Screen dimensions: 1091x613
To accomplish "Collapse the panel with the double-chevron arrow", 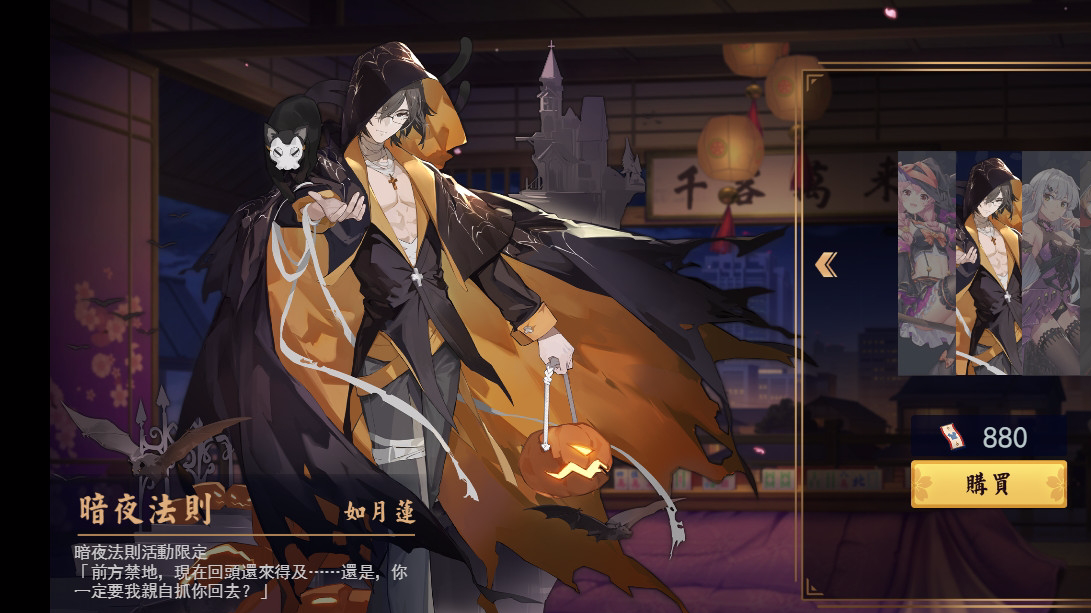I will (x=826, y=264).
